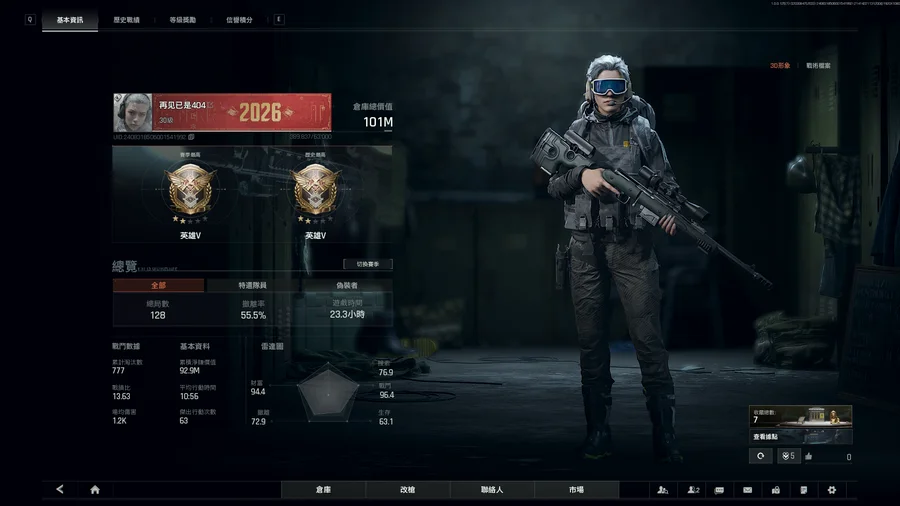Filter overview by 特遣隊員 operators
This screenshot has width=900, height=506.
coord(254,285)
